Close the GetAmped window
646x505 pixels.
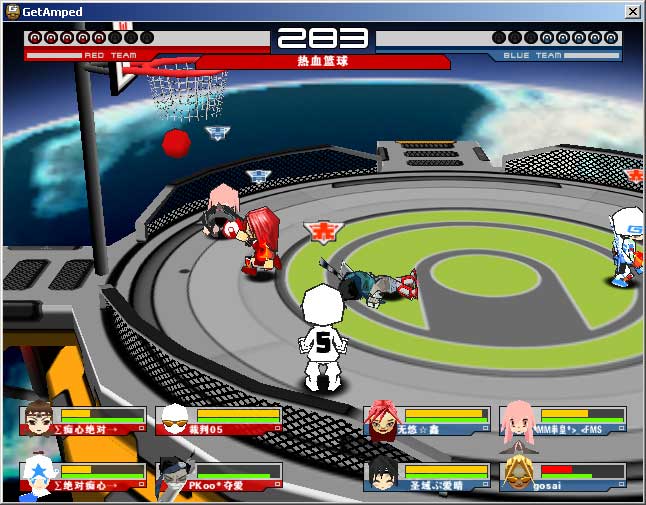click(632, 11)
